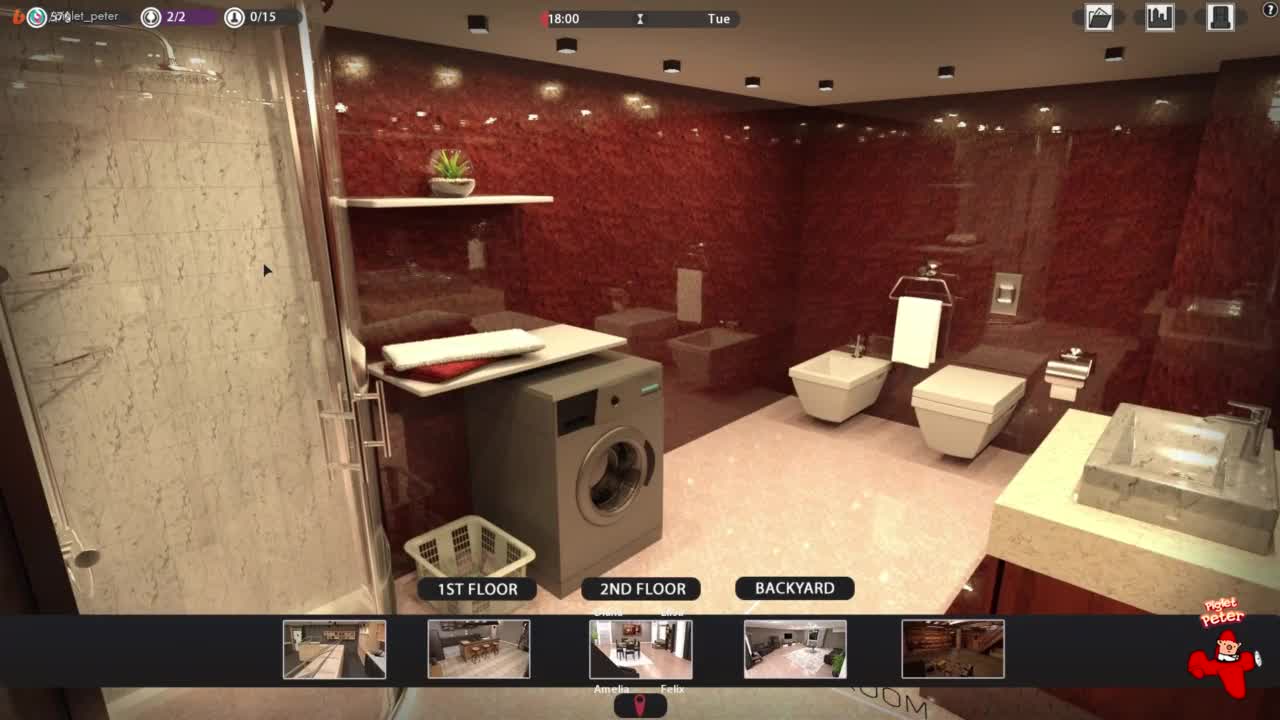The image size is (1280, 720).
Task: Open the wooden basement room thumbnail
Action: point(953,649)
